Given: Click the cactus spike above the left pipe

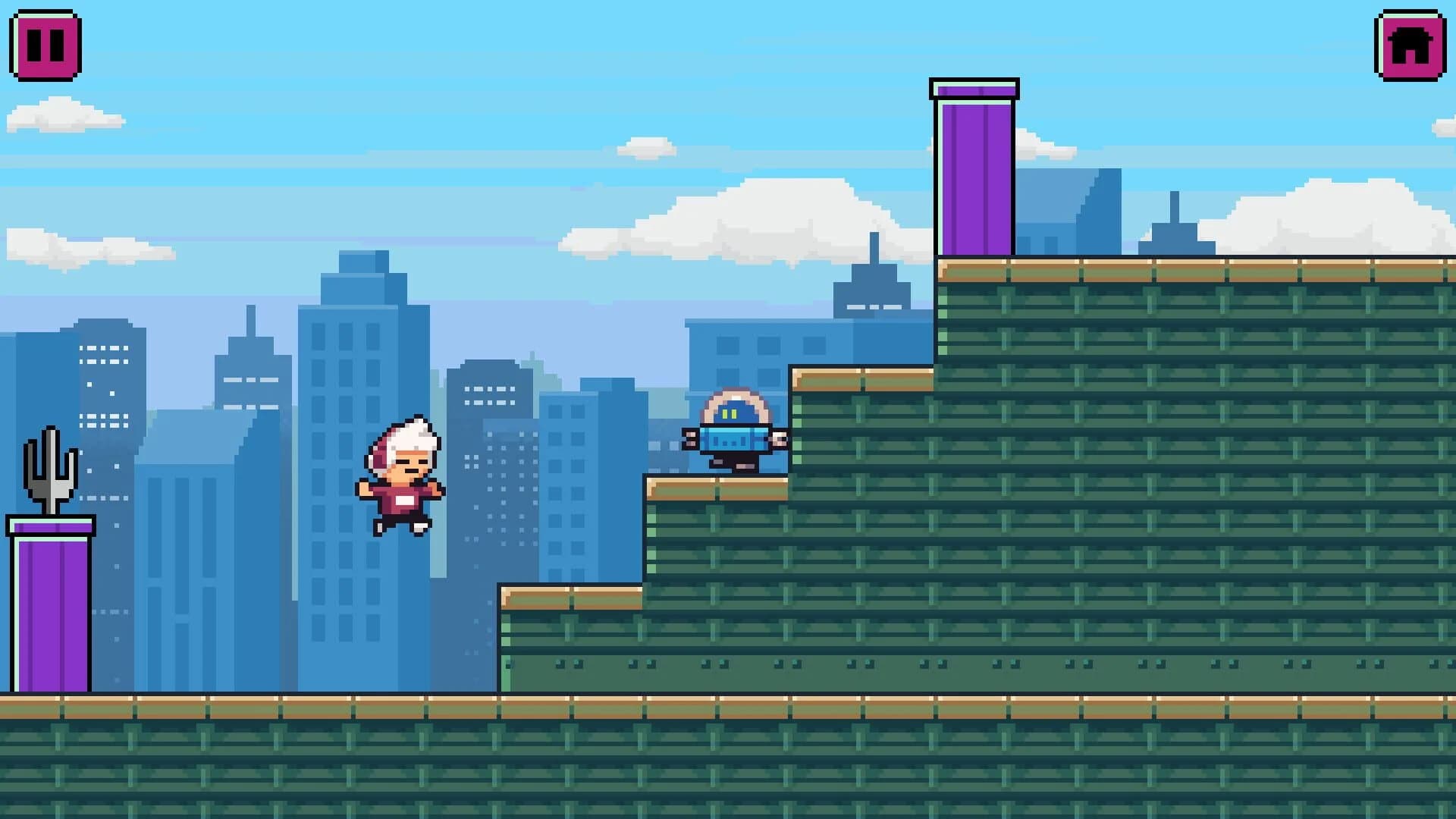Looking at the screenshot, I should click(x=49, y=470).
